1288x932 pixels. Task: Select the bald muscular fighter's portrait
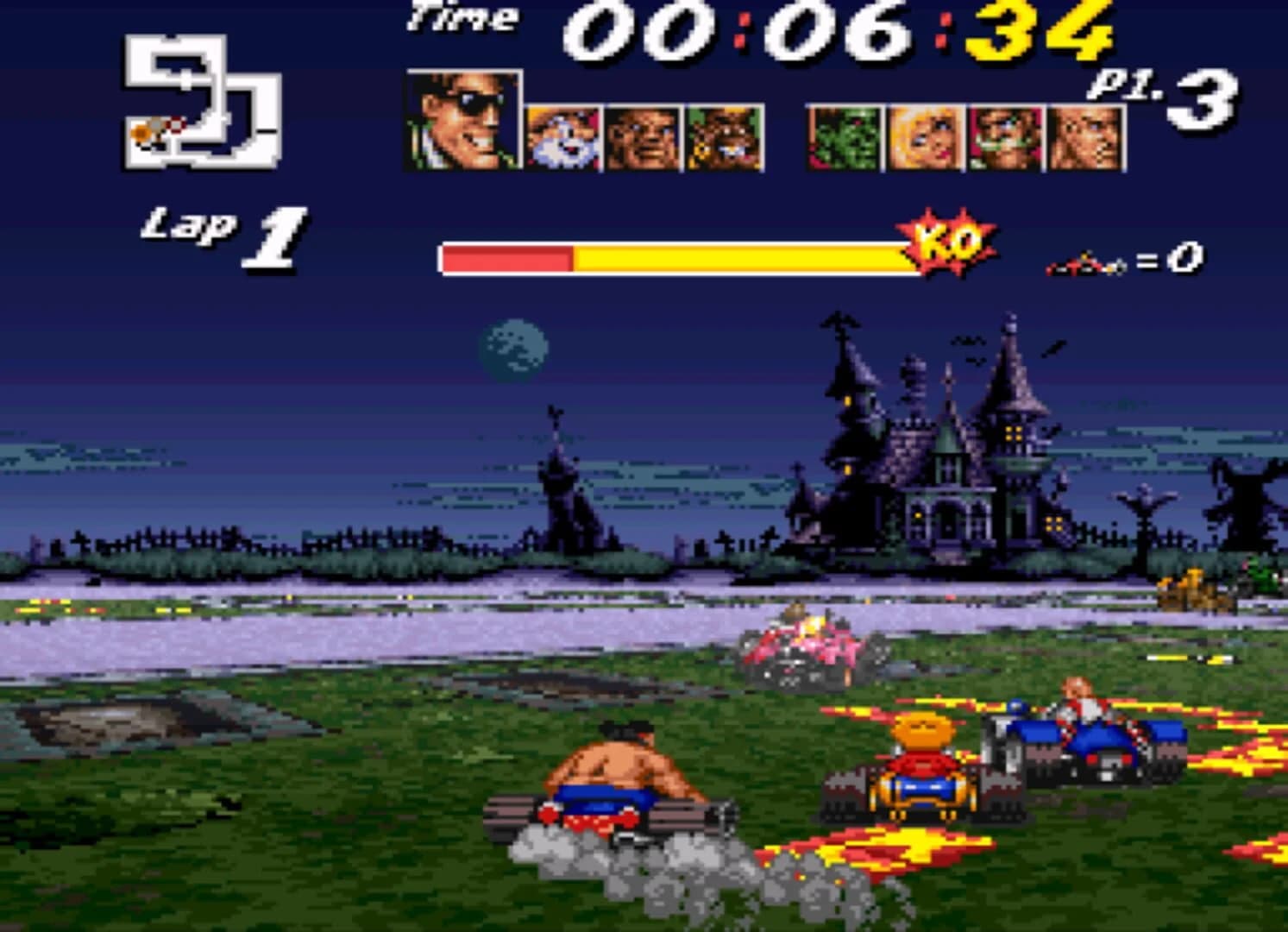pyautogui.click(x=642, y=138)
